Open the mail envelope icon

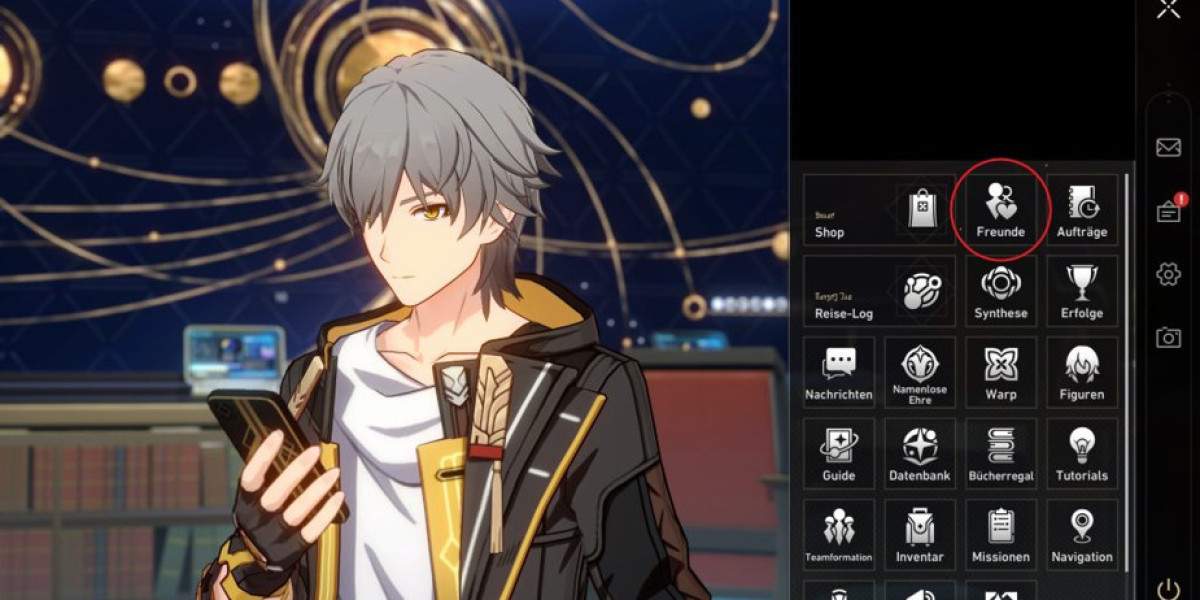(1168, 148)
